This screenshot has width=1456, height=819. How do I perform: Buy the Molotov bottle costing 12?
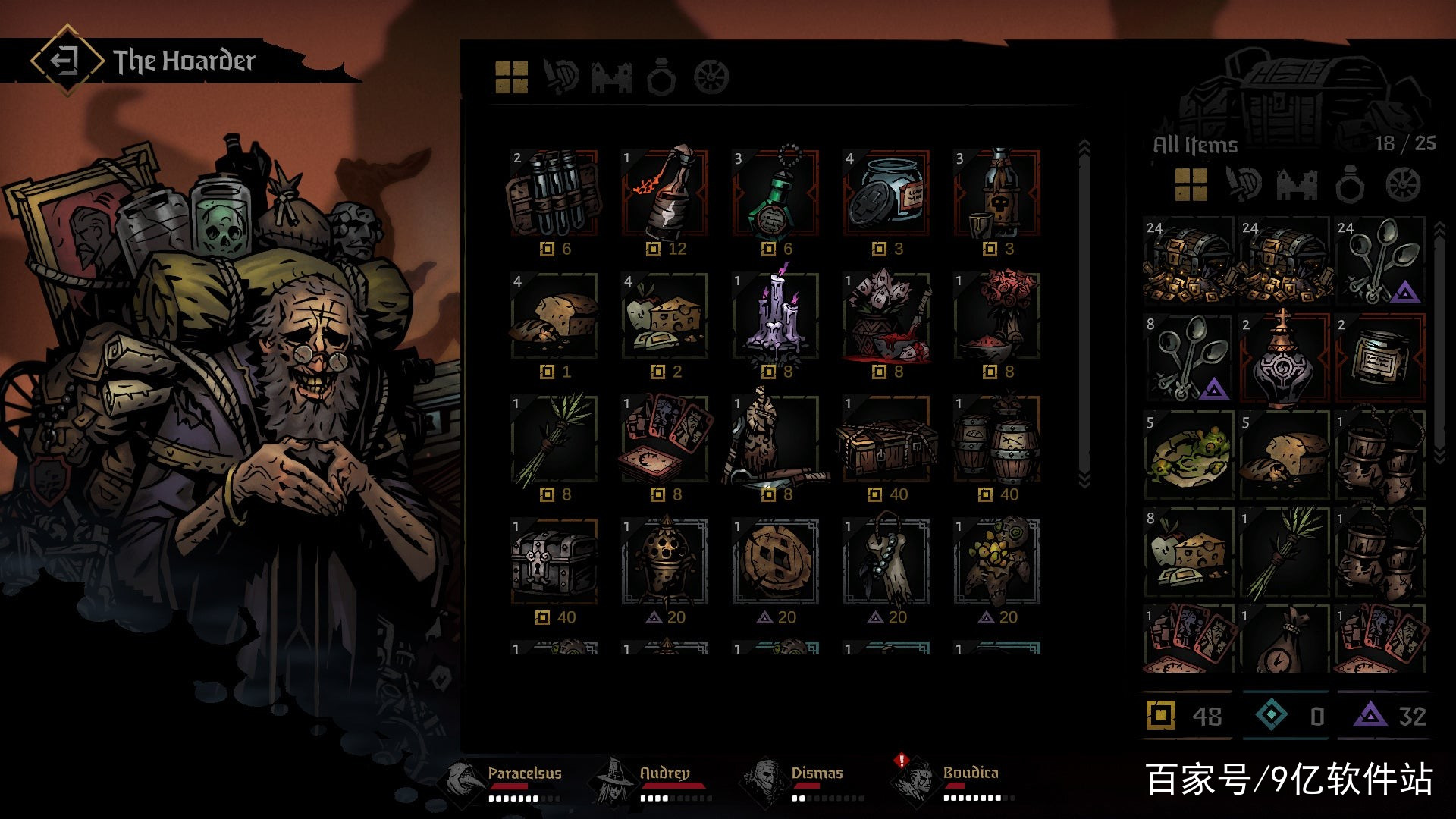pos(665,194)
